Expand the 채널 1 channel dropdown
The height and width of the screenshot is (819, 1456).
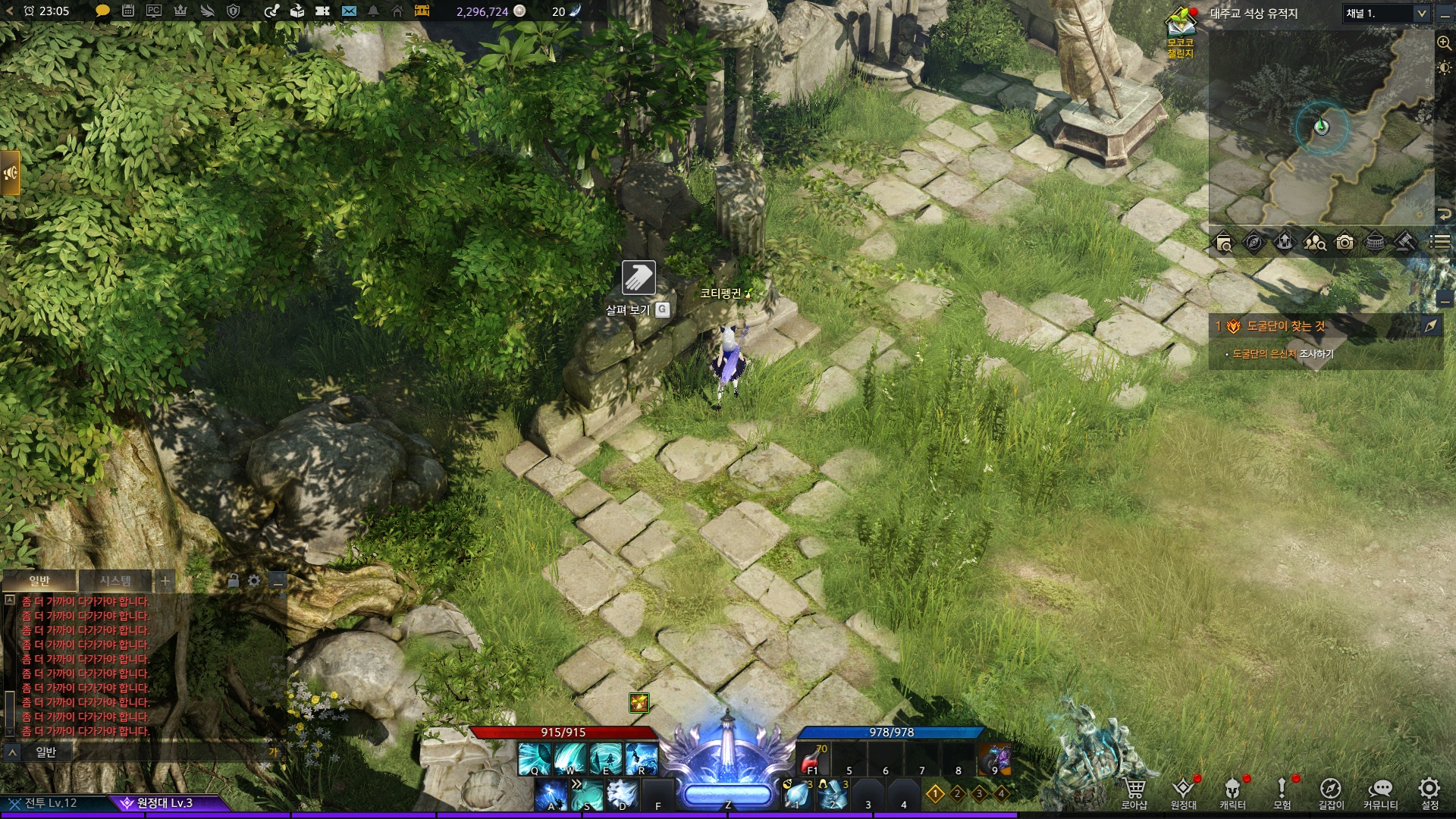click(x=1421, y=14)
